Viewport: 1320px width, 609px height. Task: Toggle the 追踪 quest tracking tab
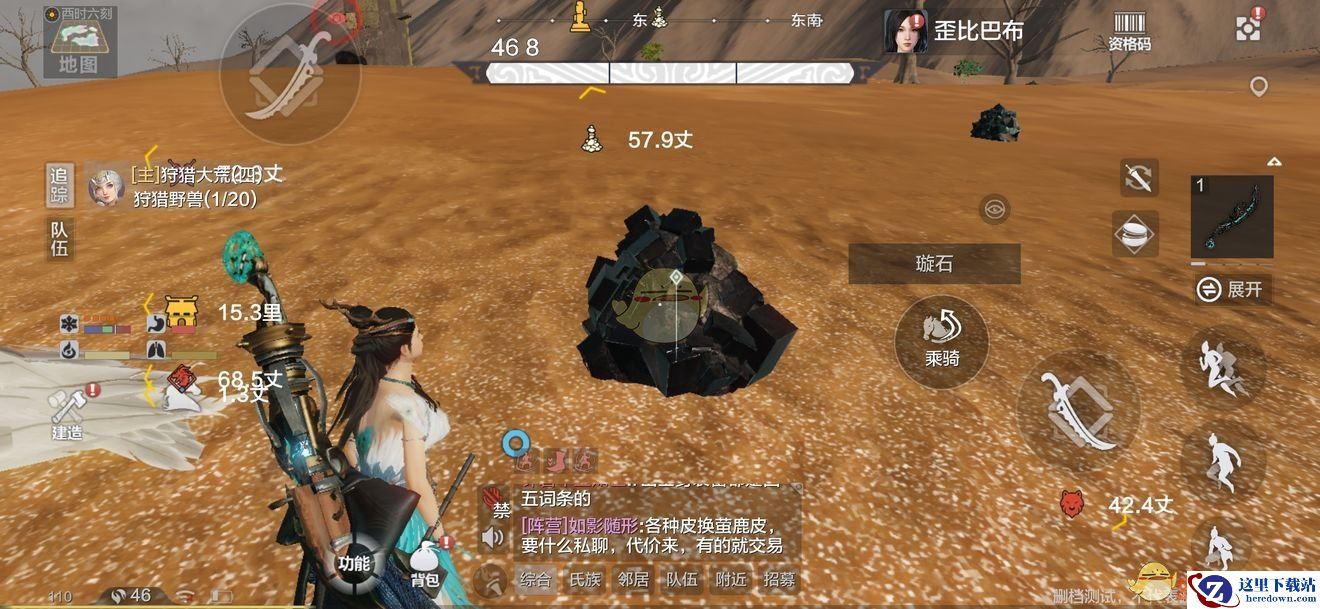coord(59,183)
